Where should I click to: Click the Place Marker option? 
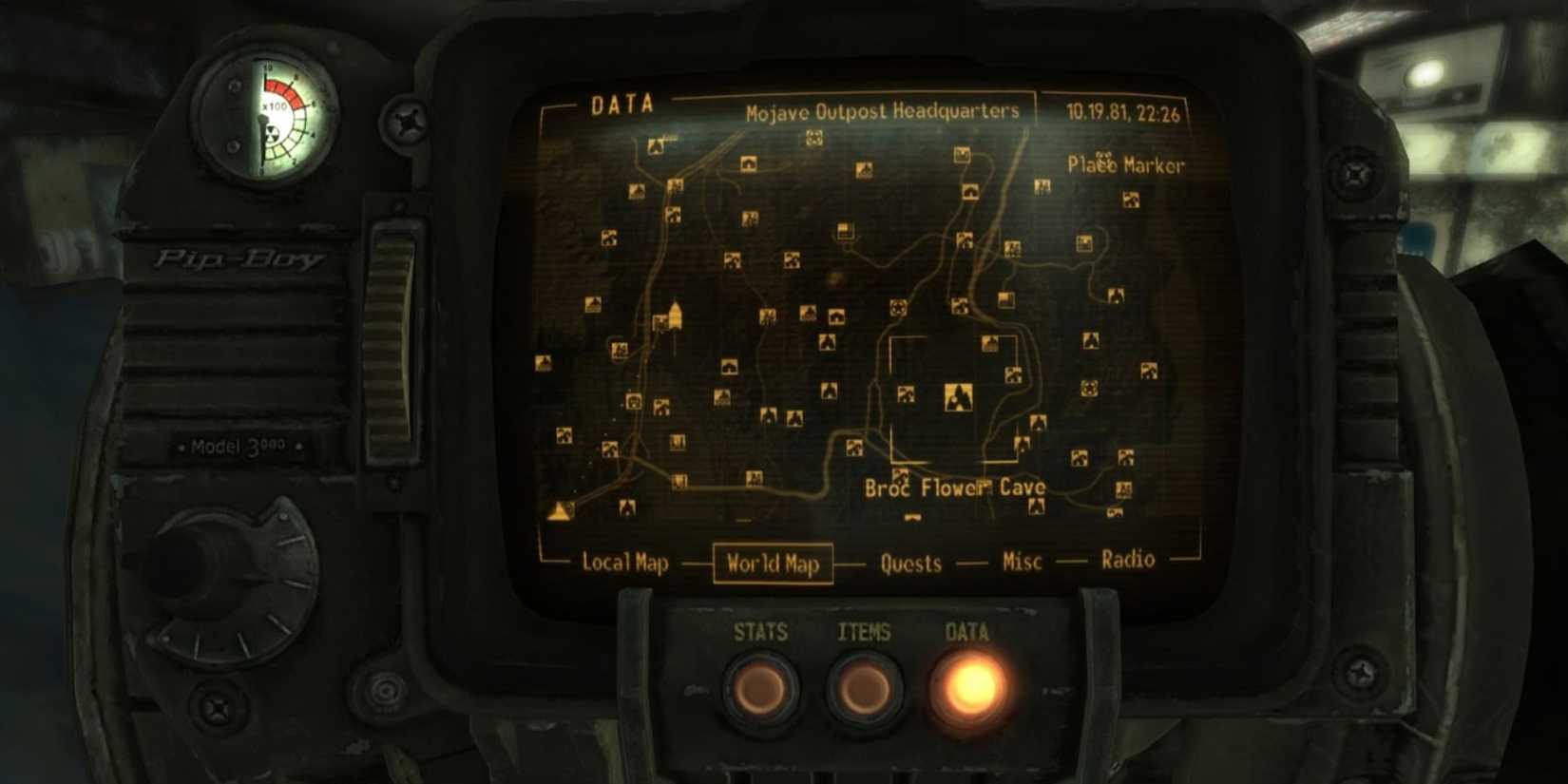tap(1127, 163)
